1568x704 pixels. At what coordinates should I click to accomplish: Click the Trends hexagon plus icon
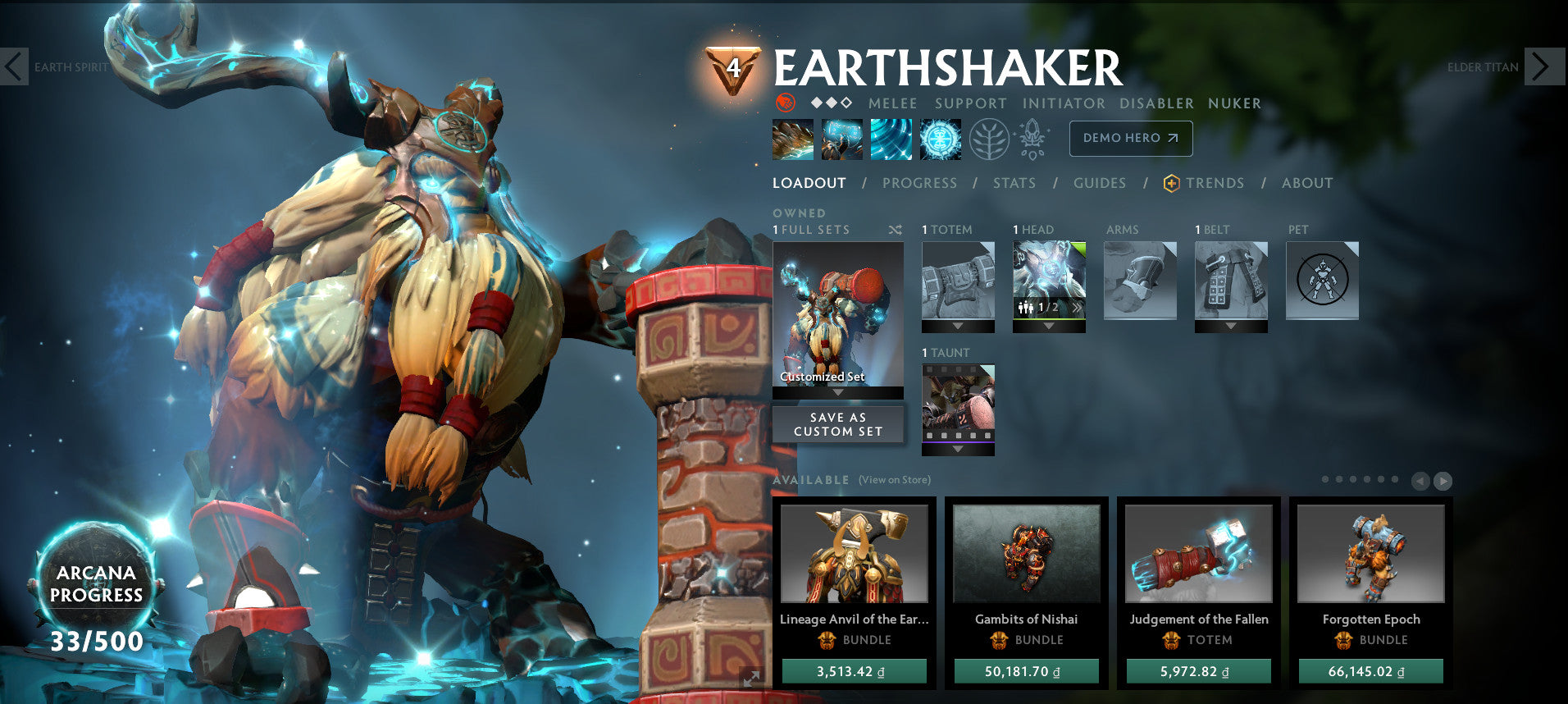(x=1172, y=183)
